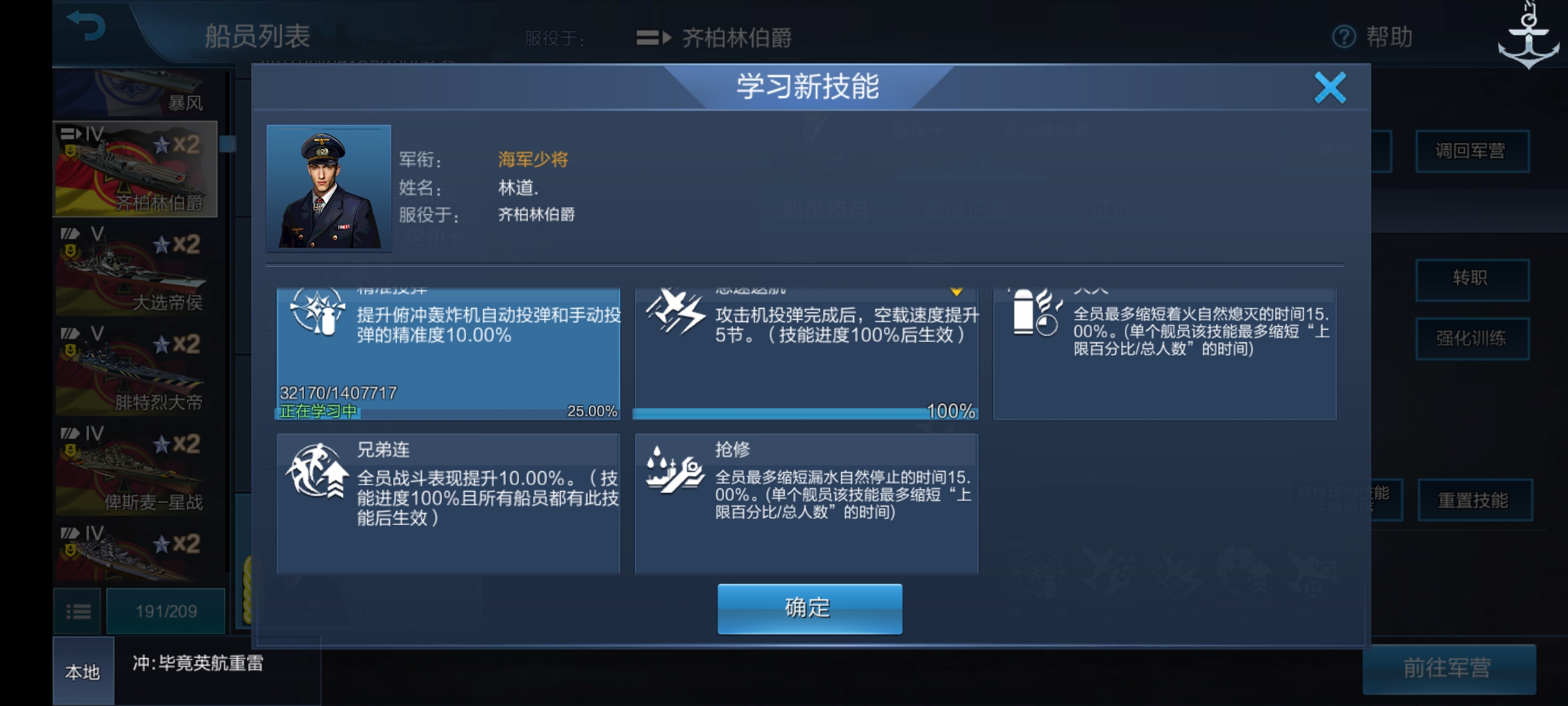Click the 100% skill progress bar
The image size is (1568, 706).
804,412
